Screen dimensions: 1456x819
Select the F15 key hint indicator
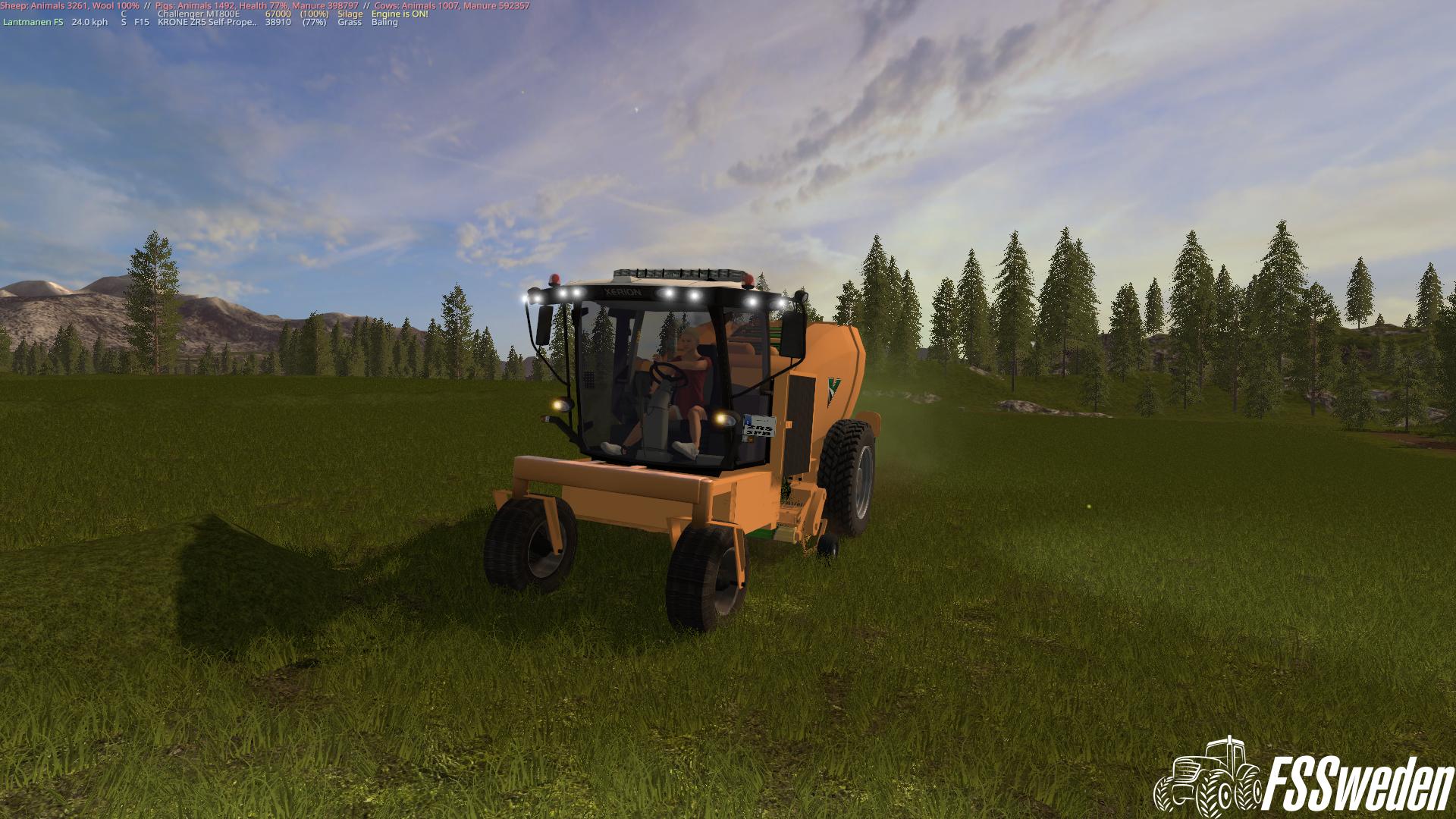pyautogui.click(x=141, y=23)
